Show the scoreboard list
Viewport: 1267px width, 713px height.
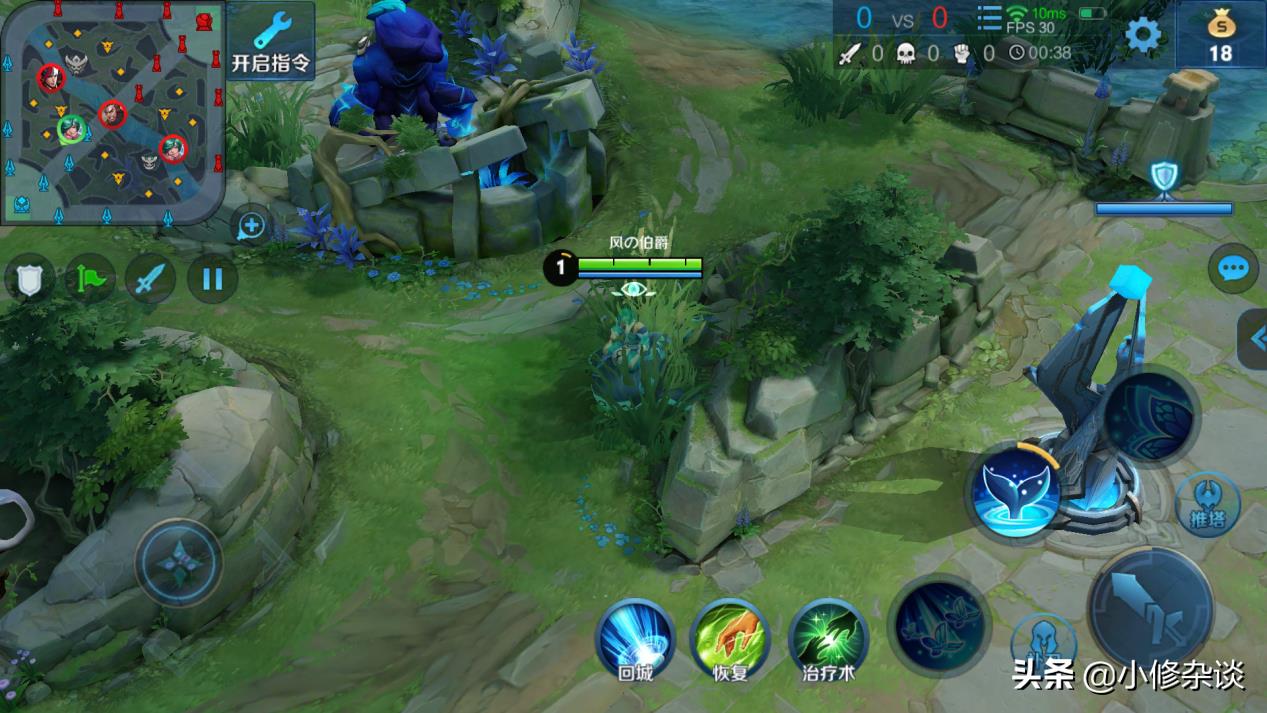[989, 19]
